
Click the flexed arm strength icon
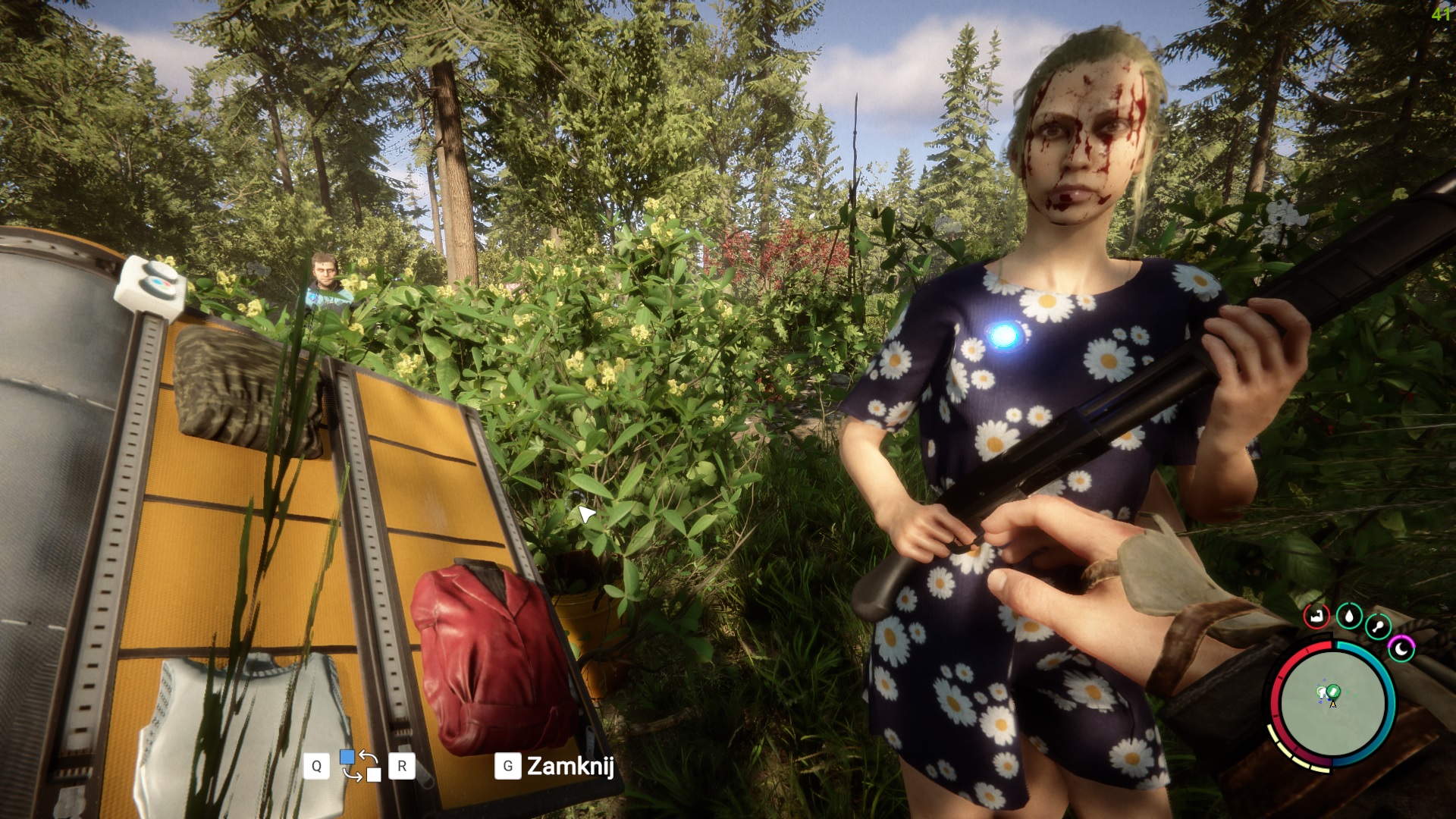point(1316,615)
